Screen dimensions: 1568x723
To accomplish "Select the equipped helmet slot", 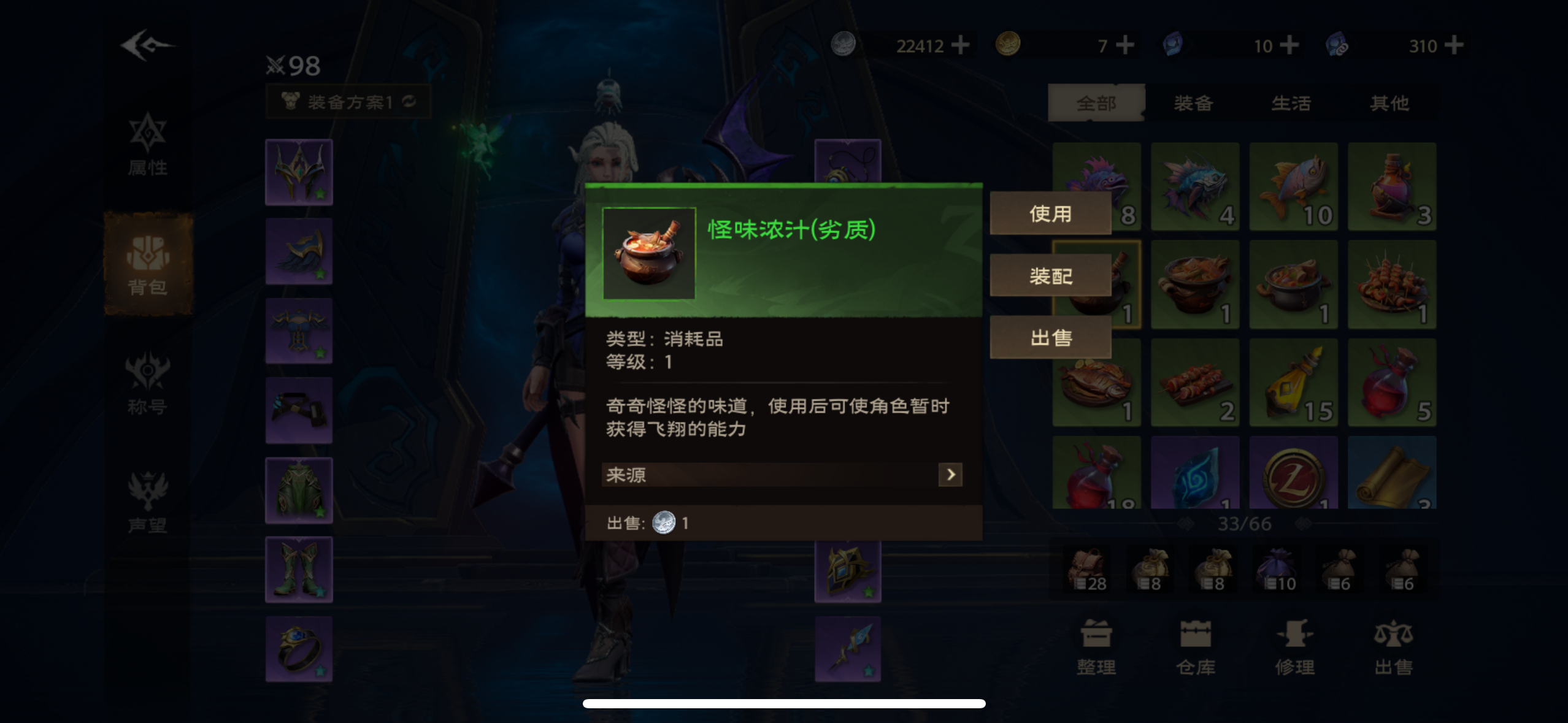I will (299, 172).
